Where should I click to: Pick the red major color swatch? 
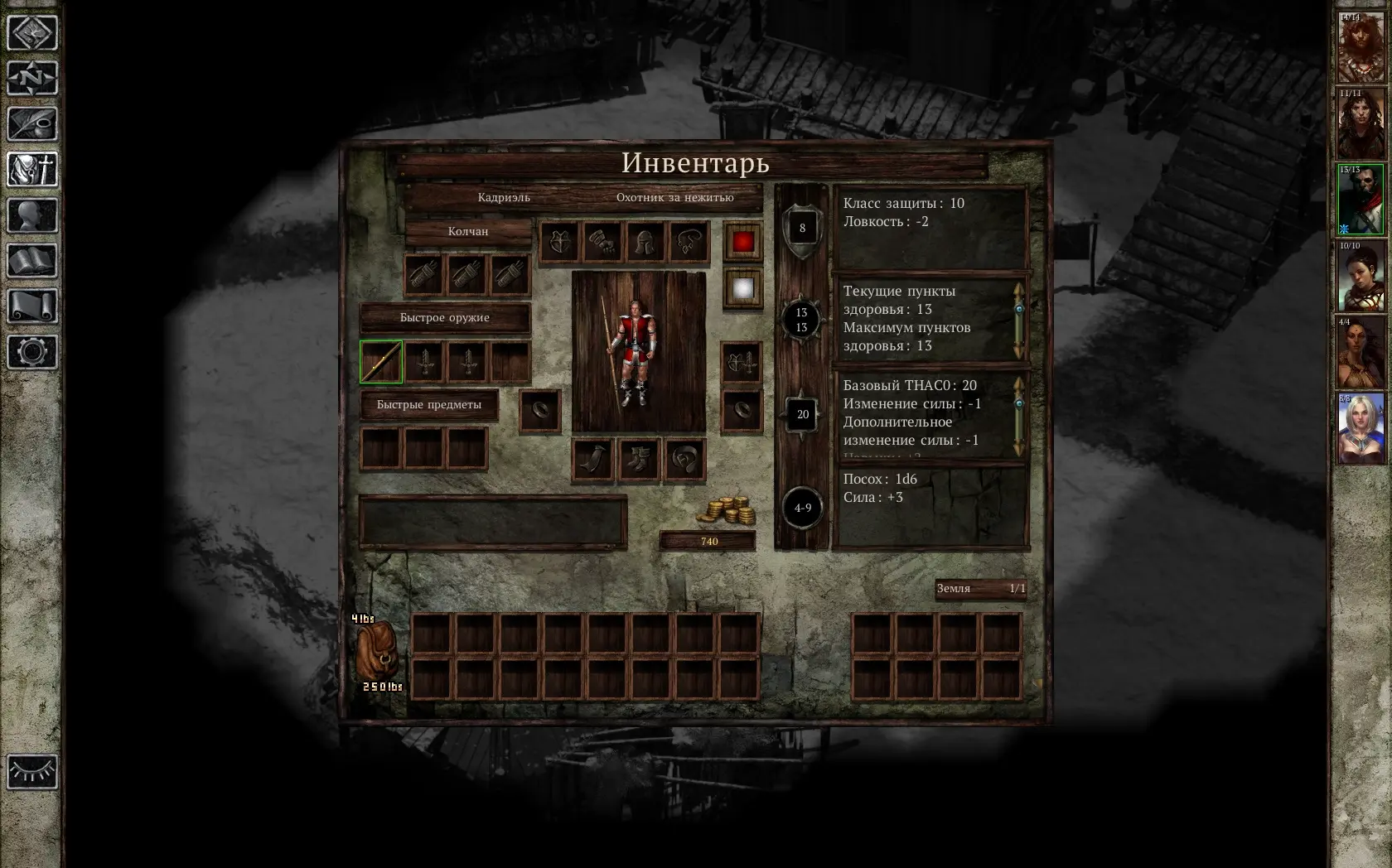click(x=742, y=242)
